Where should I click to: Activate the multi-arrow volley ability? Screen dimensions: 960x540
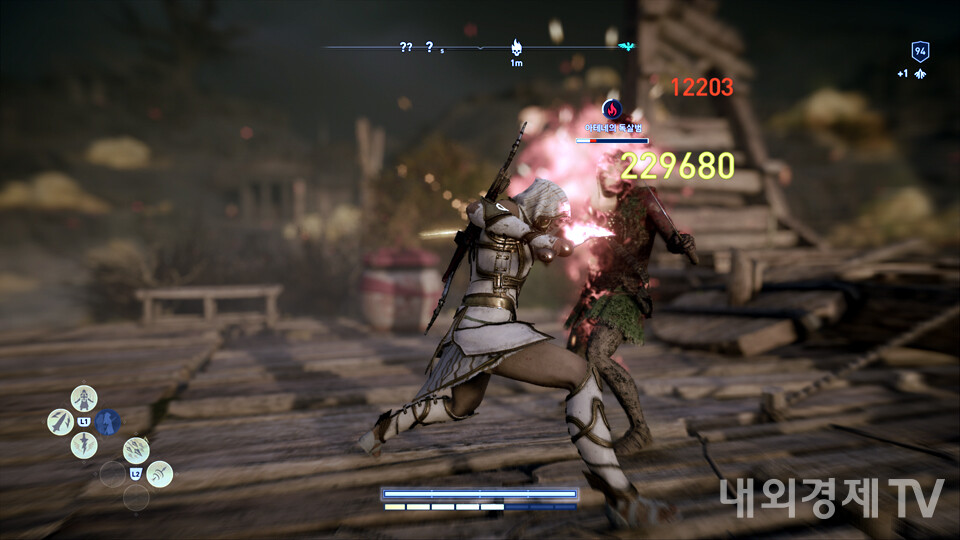(x=136, y=450)
